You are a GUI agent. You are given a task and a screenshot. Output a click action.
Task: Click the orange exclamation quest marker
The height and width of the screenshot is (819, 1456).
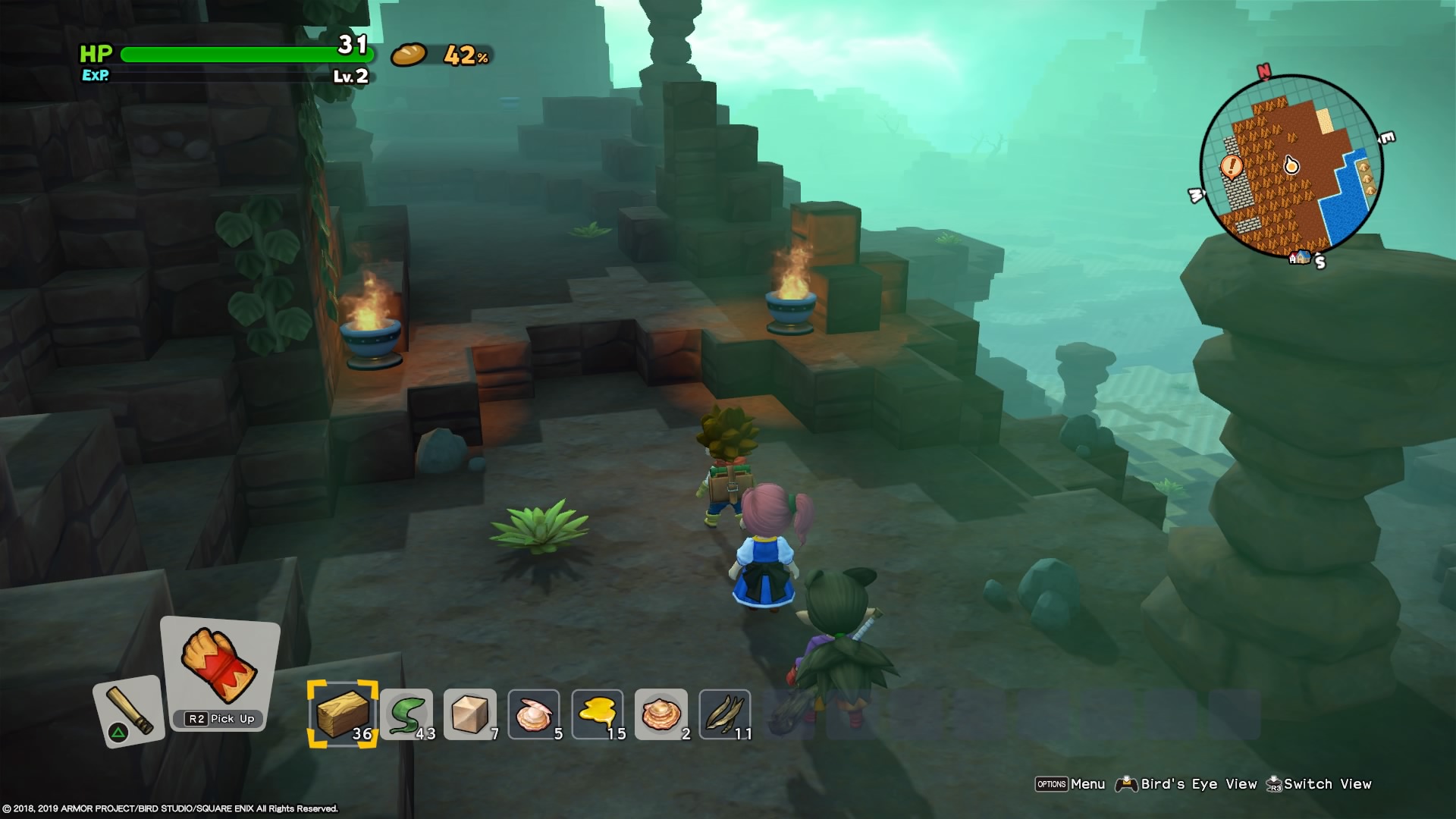[x=1232, y=165]
